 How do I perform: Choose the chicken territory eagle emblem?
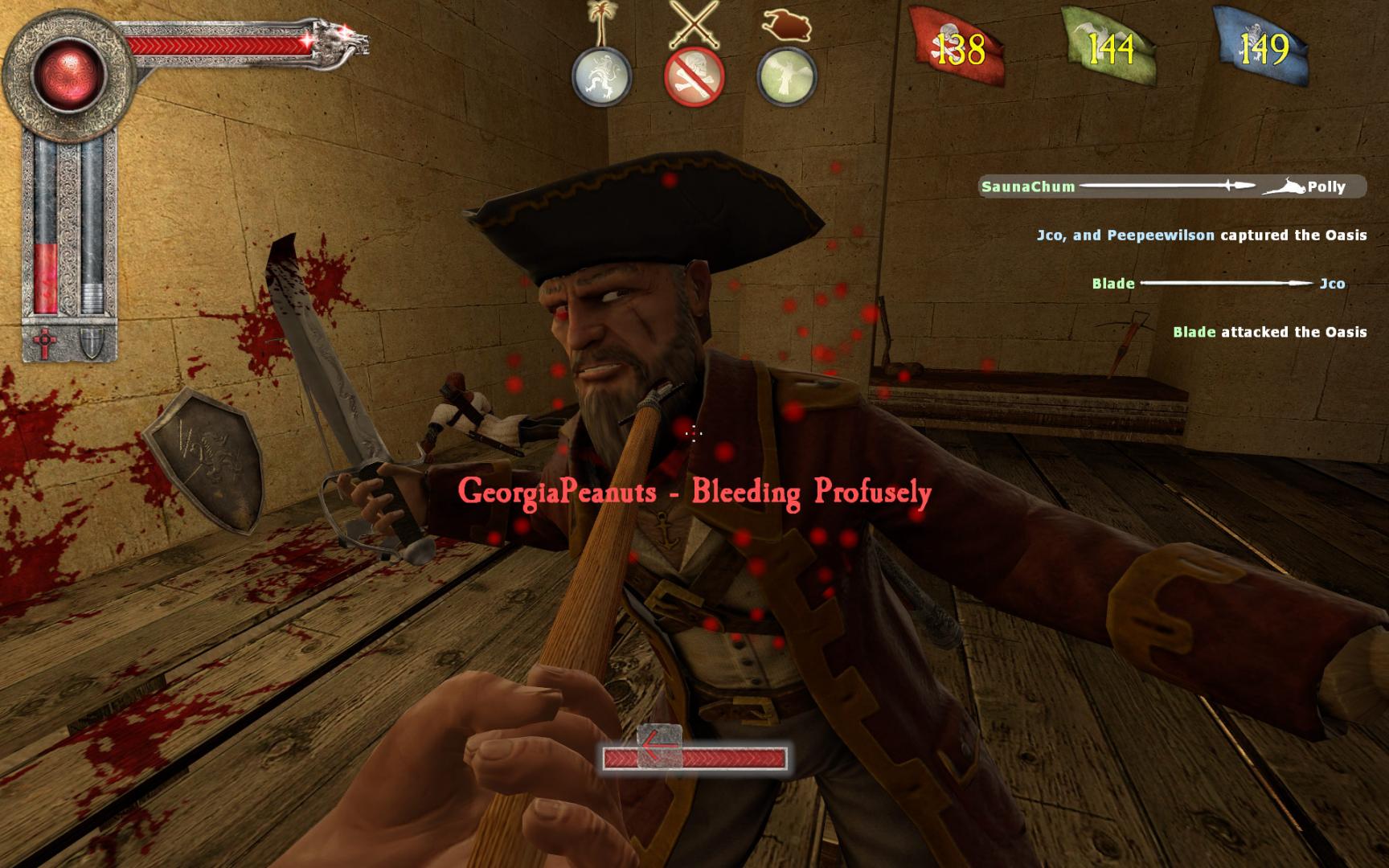787,78
